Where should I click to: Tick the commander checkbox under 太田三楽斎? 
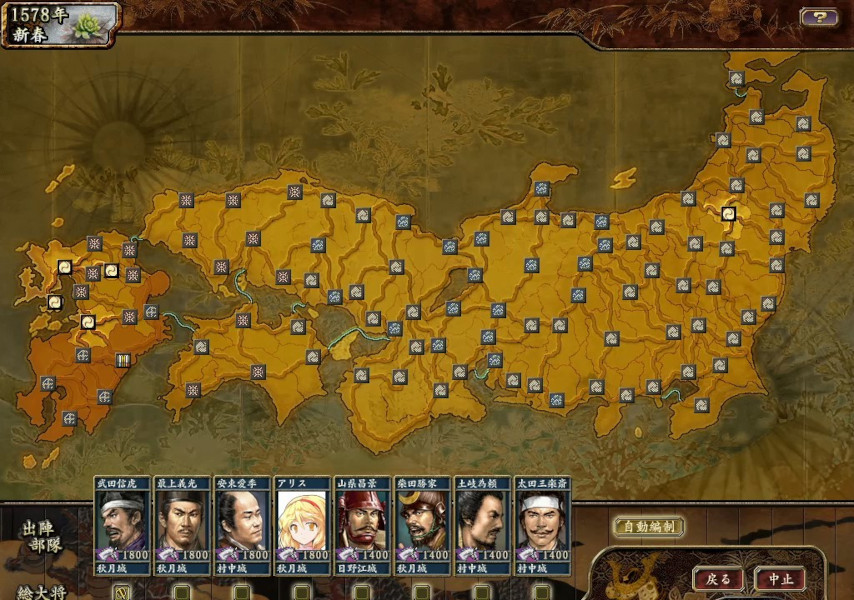pos(541,592)
